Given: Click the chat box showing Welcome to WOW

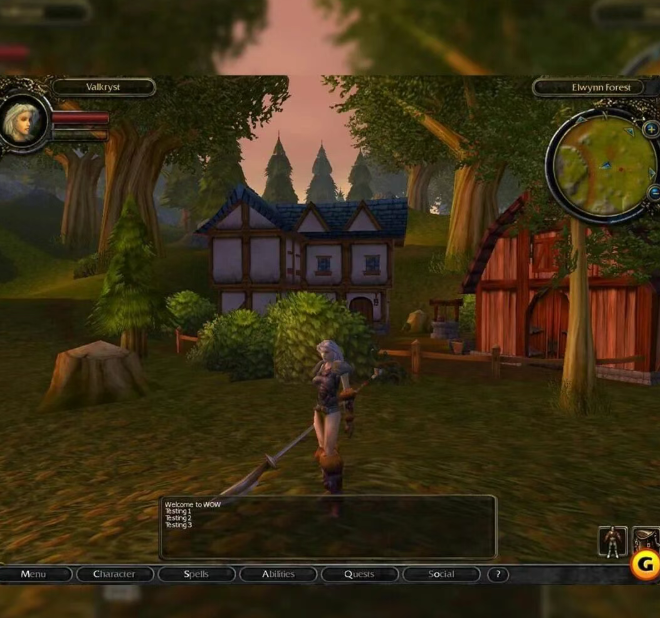Looking at the screenshot, I should 328,526.
